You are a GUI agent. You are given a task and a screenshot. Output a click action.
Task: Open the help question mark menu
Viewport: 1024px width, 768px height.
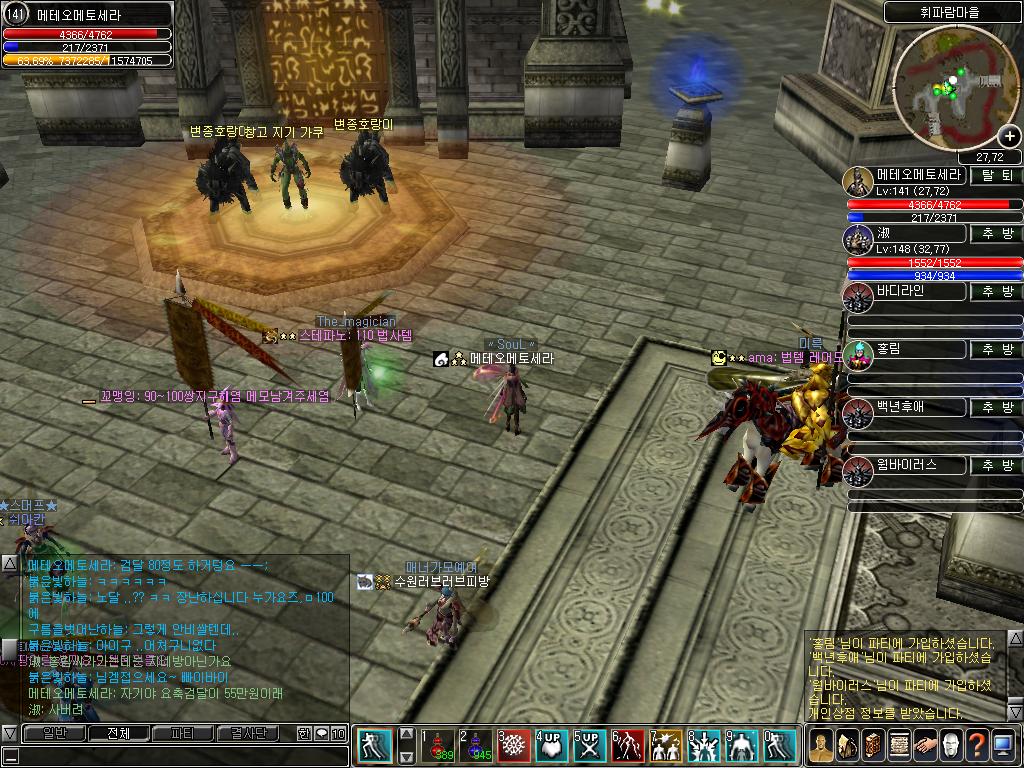977,746
